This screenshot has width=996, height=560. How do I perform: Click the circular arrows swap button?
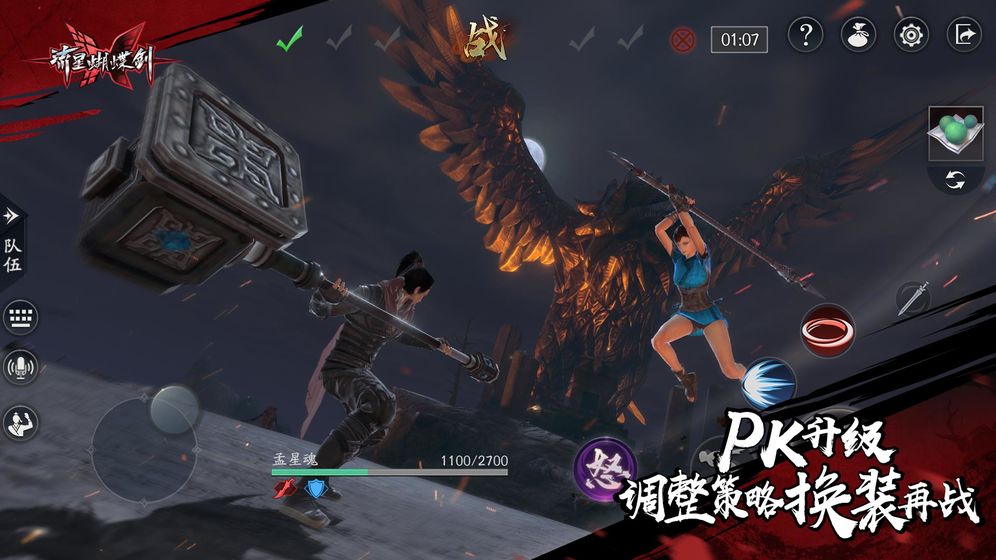(x=956, y=182)
